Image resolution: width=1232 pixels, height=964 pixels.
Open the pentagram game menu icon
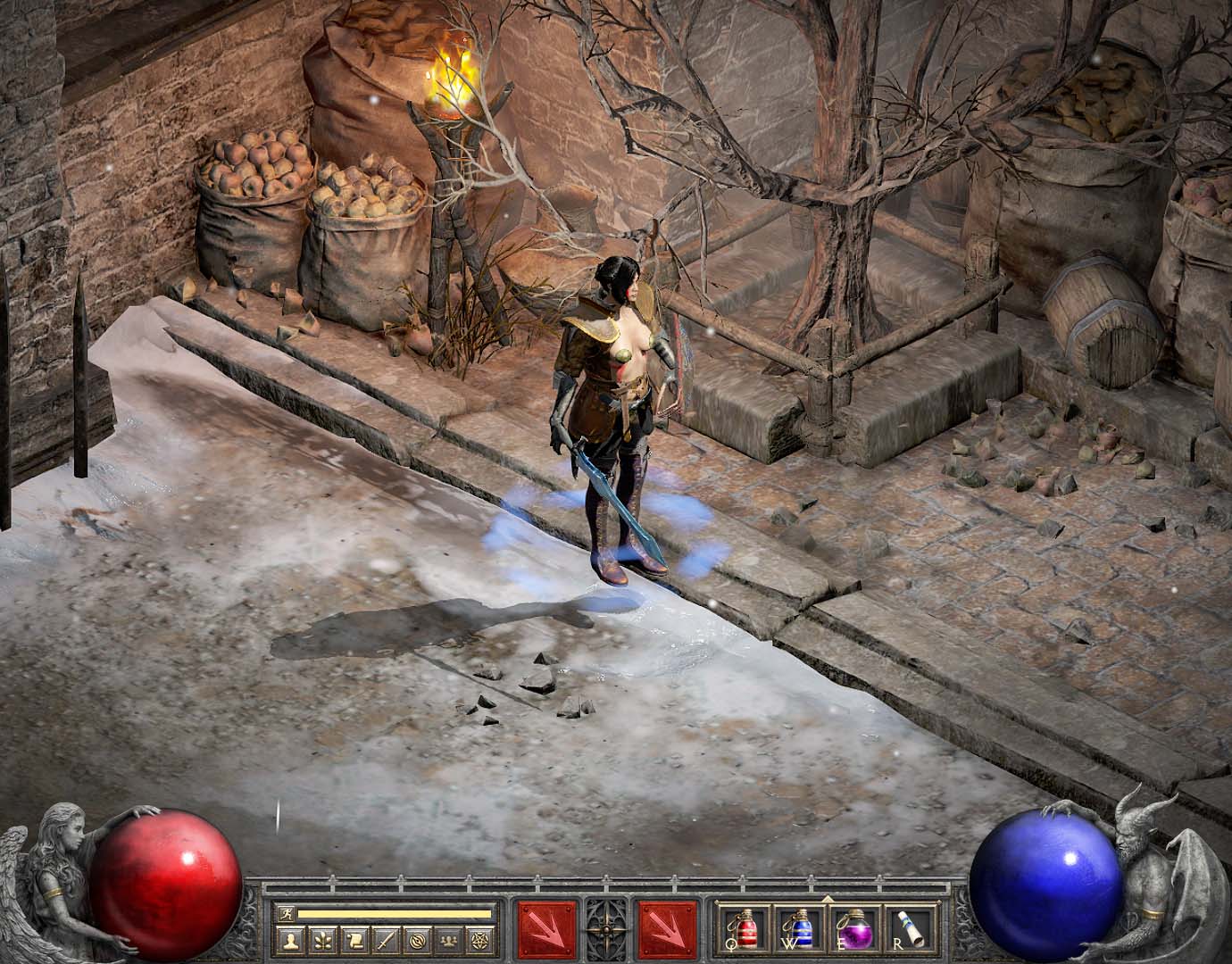(x=479, y=939)
